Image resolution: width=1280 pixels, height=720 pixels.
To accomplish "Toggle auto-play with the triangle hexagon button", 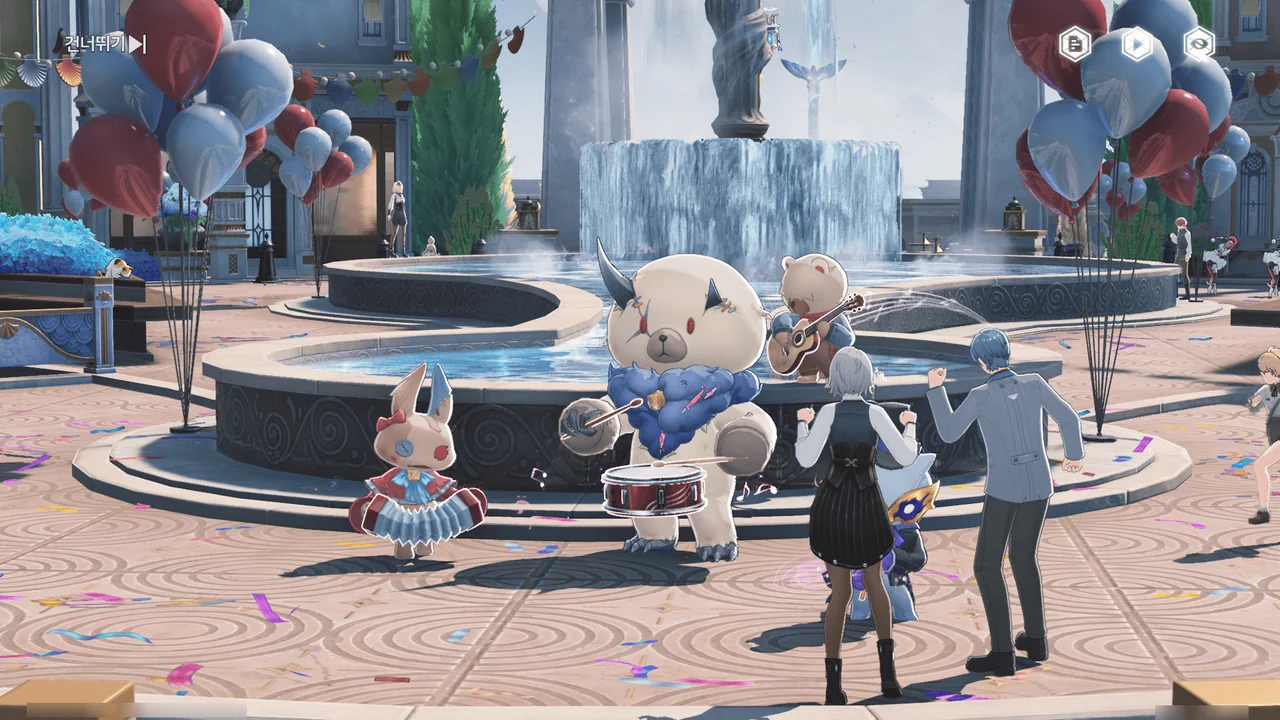I will tap(1137, 43).
